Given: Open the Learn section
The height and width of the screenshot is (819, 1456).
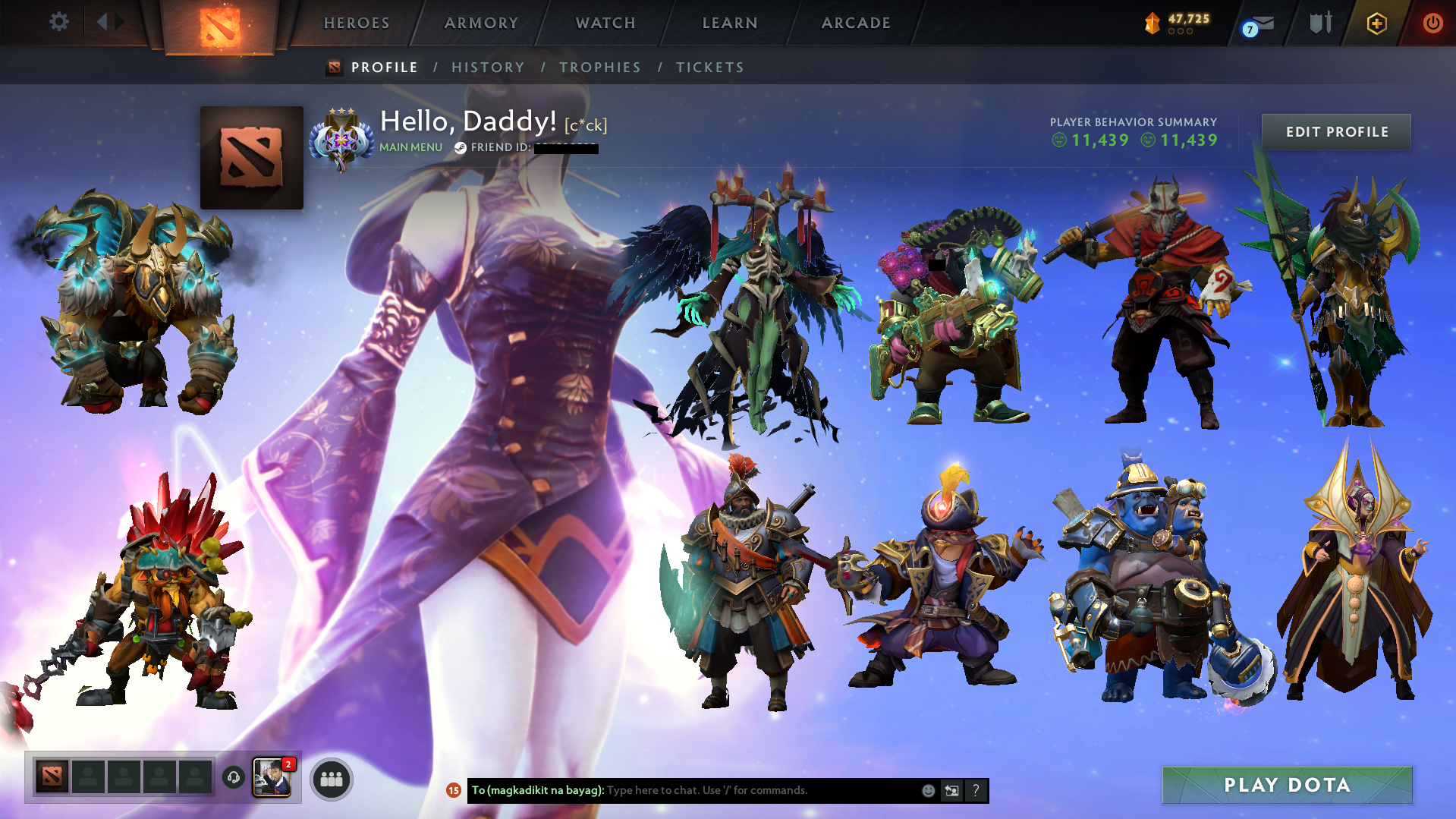Looking at the screenshot, I should click(x=730, y=23).
